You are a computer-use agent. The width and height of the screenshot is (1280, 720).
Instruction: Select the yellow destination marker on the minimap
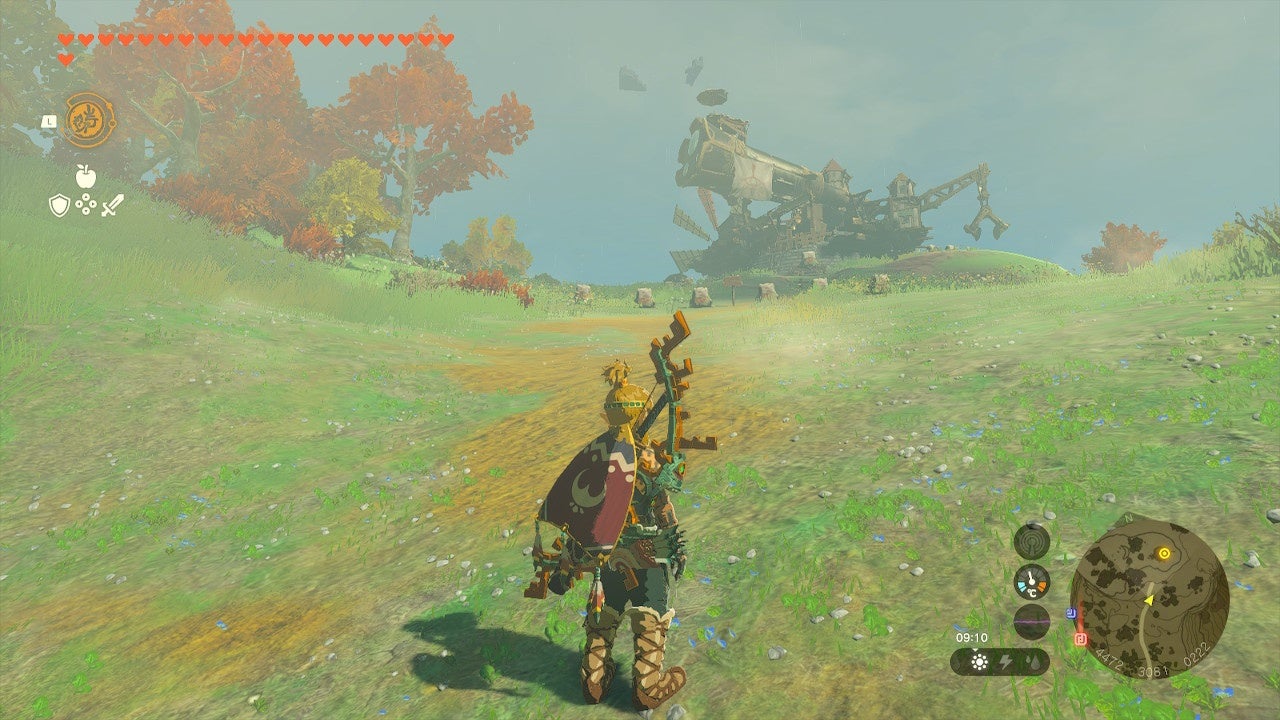pyautogui.click(x=1164, y=552)
